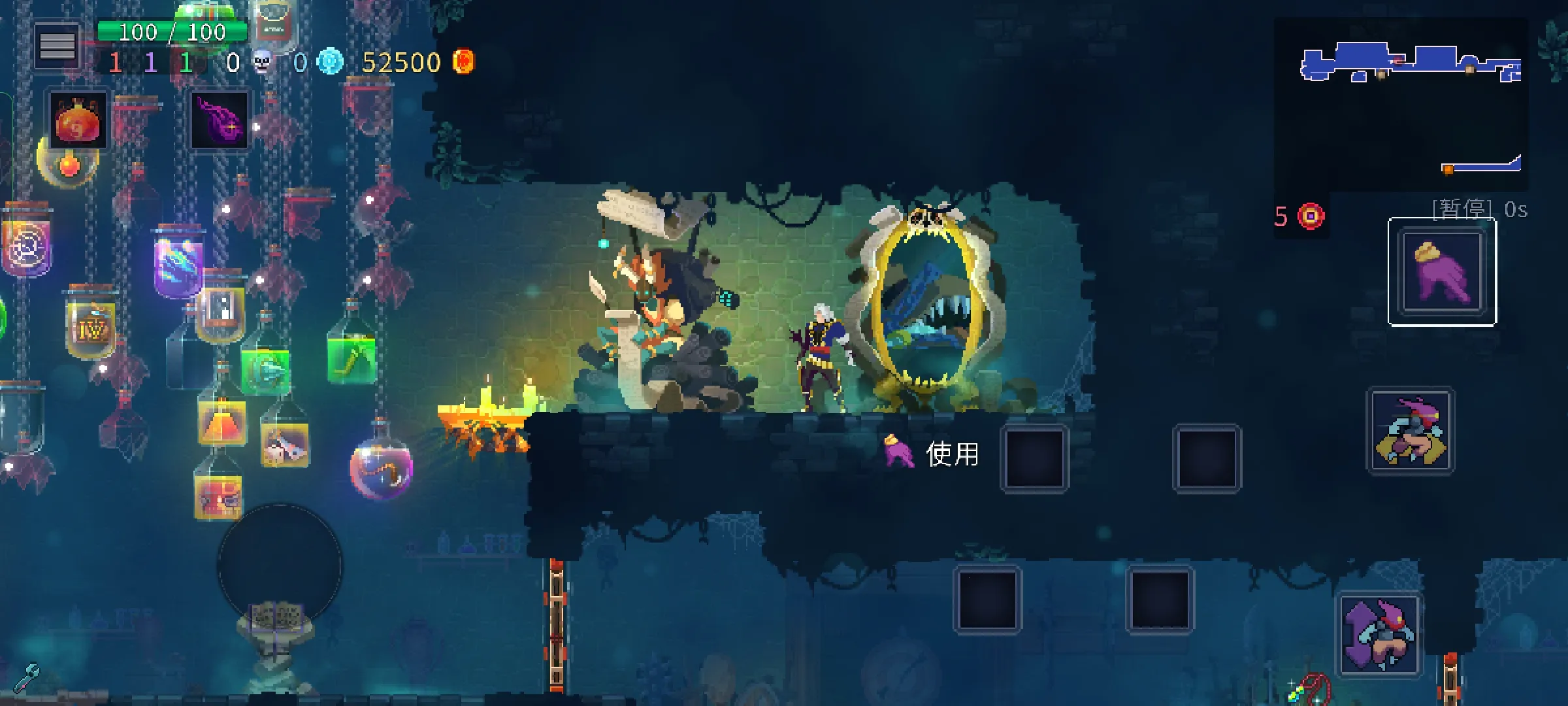1568x706 pixels.
Task: Select the purple feather-claw skill icon
Action: pyautogui.click(x=220, y=120)
